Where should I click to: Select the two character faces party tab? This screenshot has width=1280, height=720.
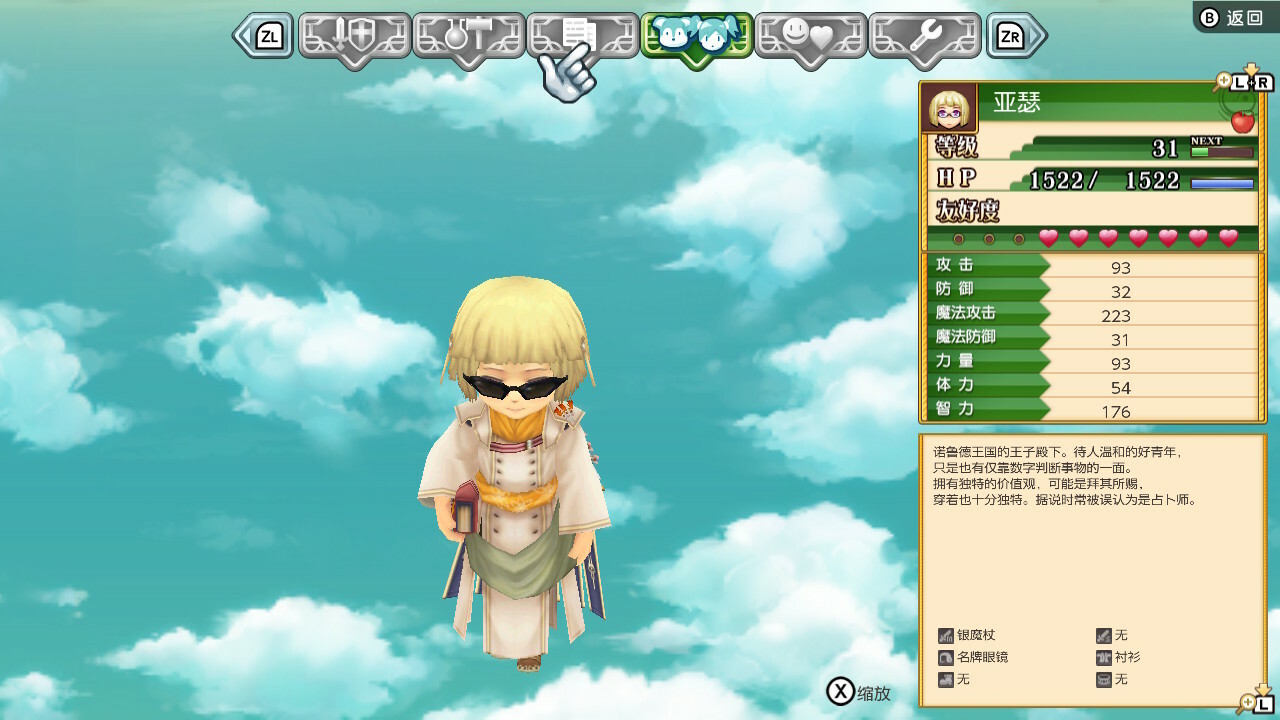pyautogui.click(x=696, y=37)
